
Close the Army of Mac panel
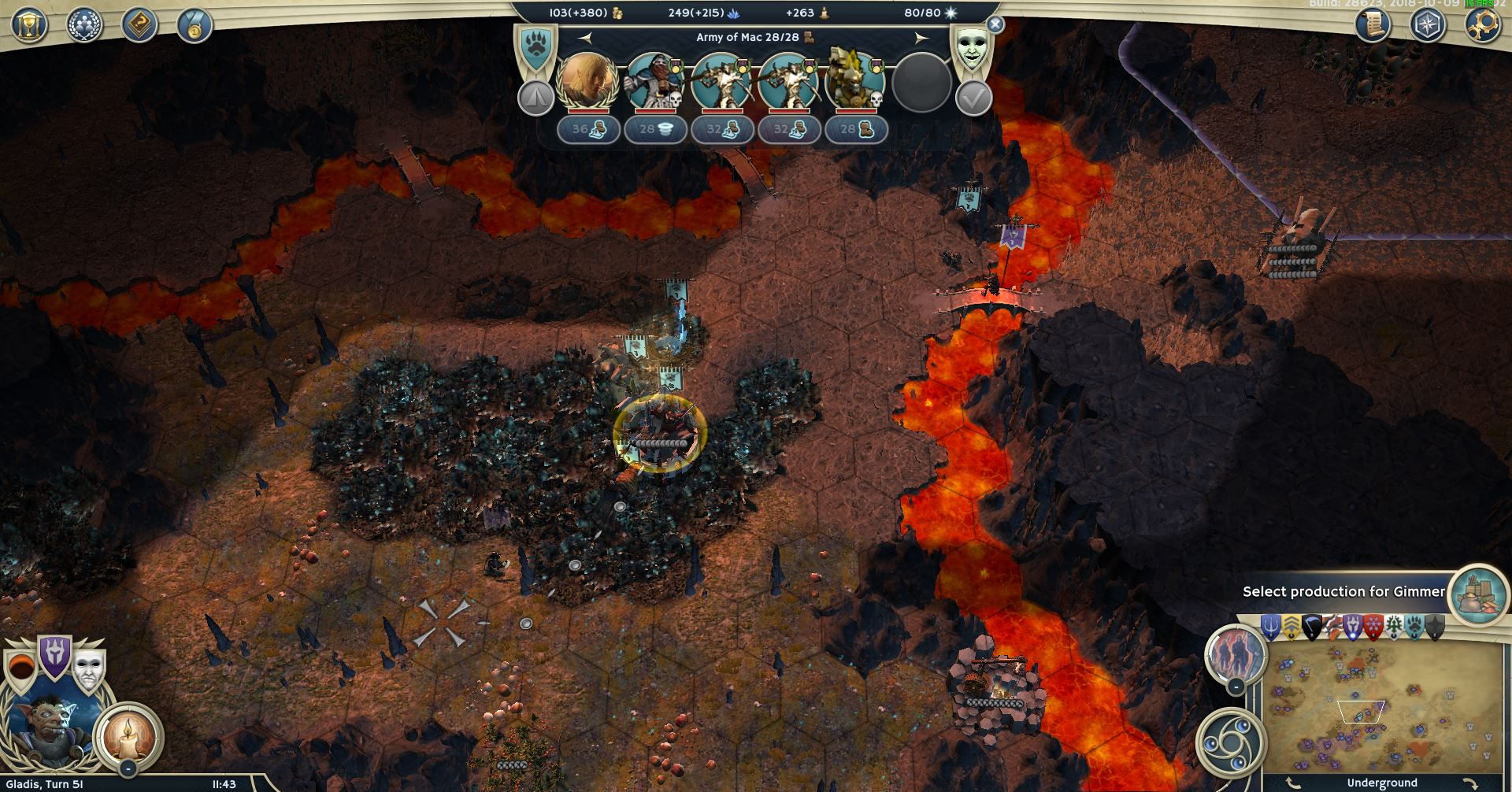coord(995,24)
